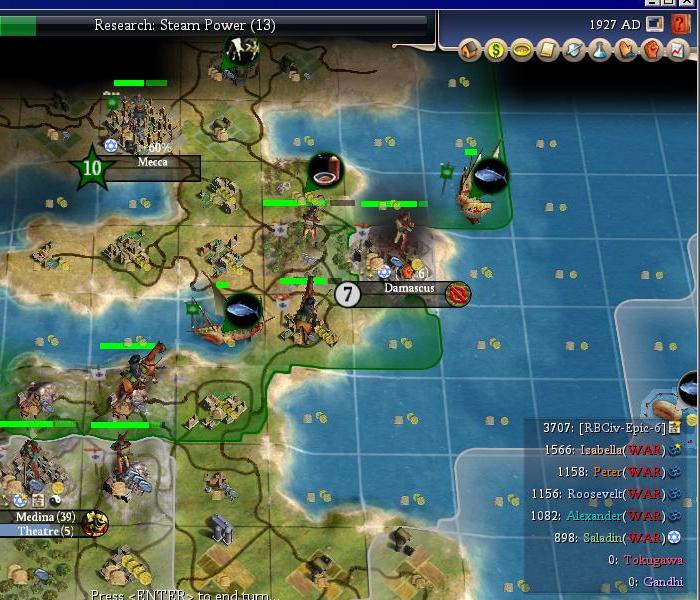Open the Foreign Advisor scroll icon

click(x=548, y=49)
